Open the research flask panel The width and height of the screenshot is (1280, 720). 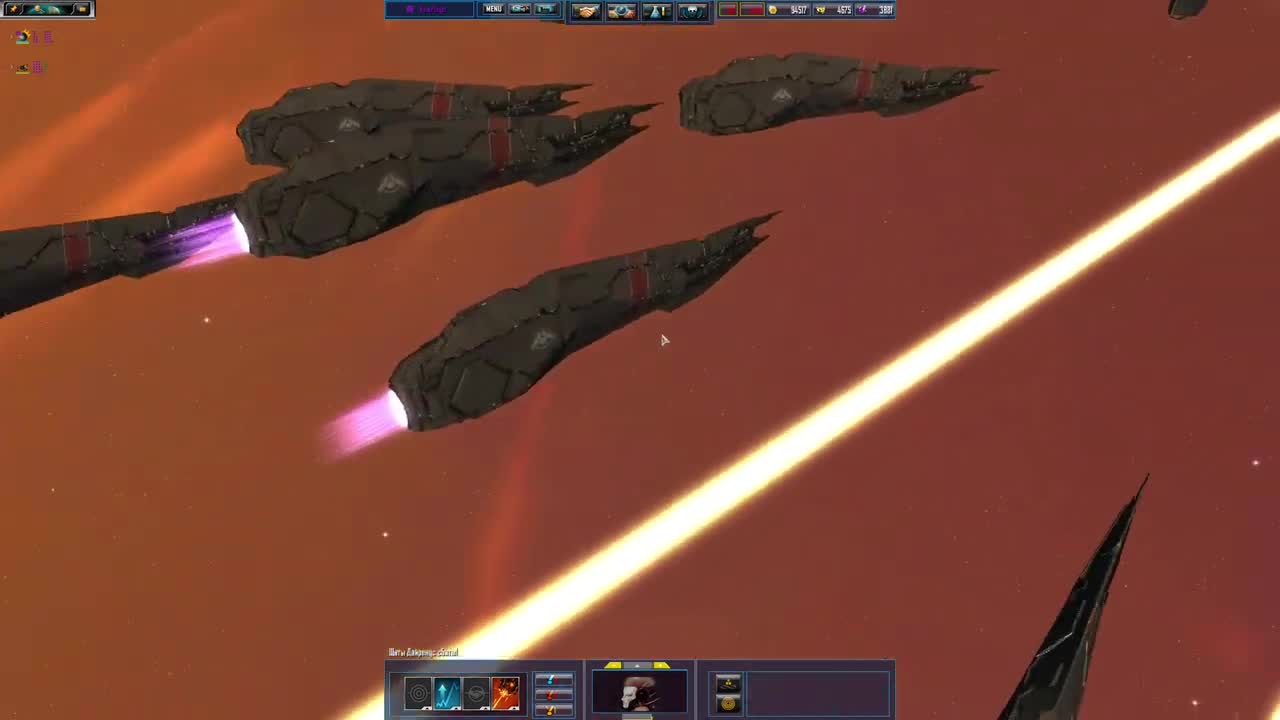(x=658, y=9)
